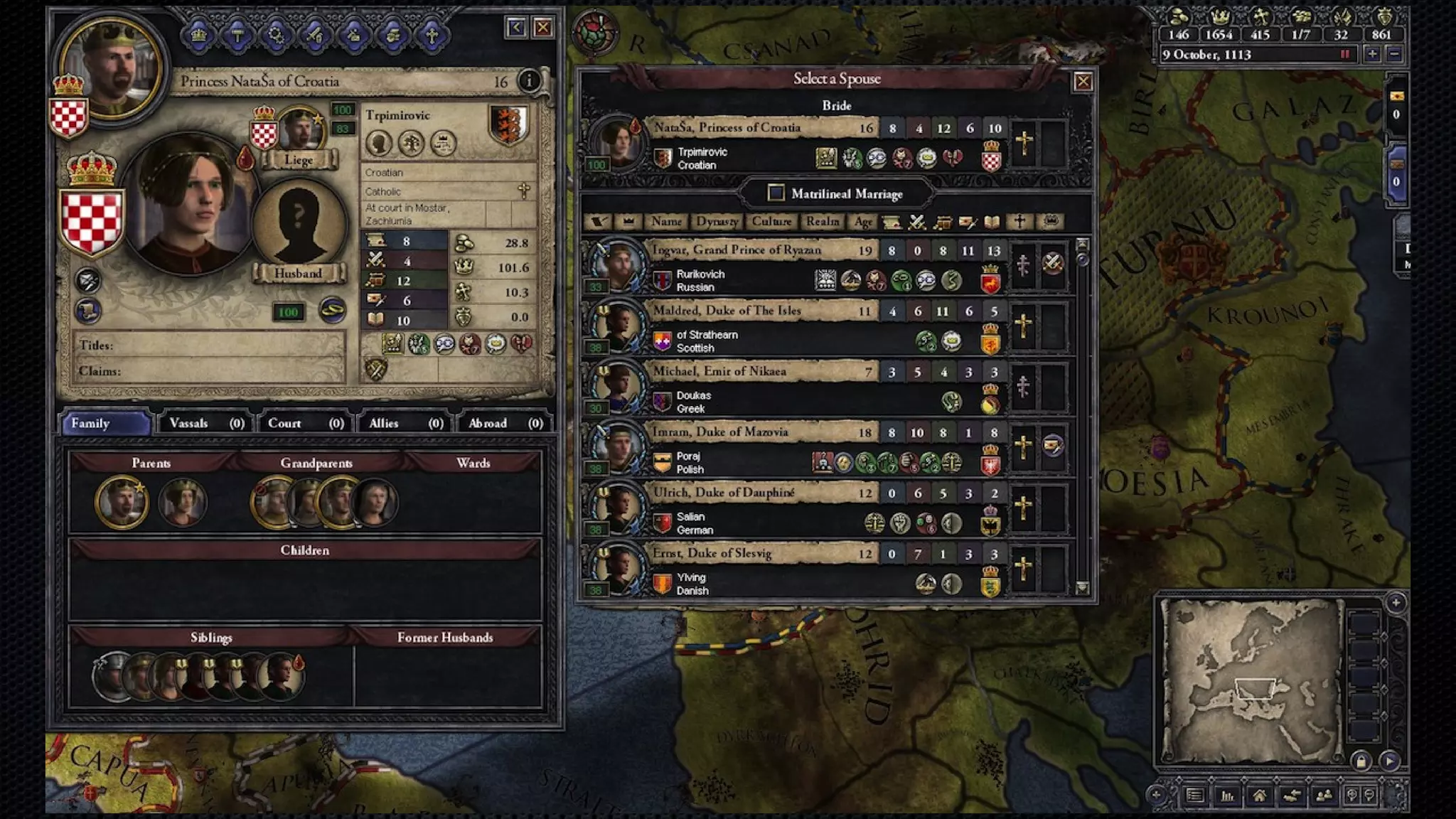Open character info with the i button
Image resolution: width=1456 pixels, height=819 pixels.
529,81
